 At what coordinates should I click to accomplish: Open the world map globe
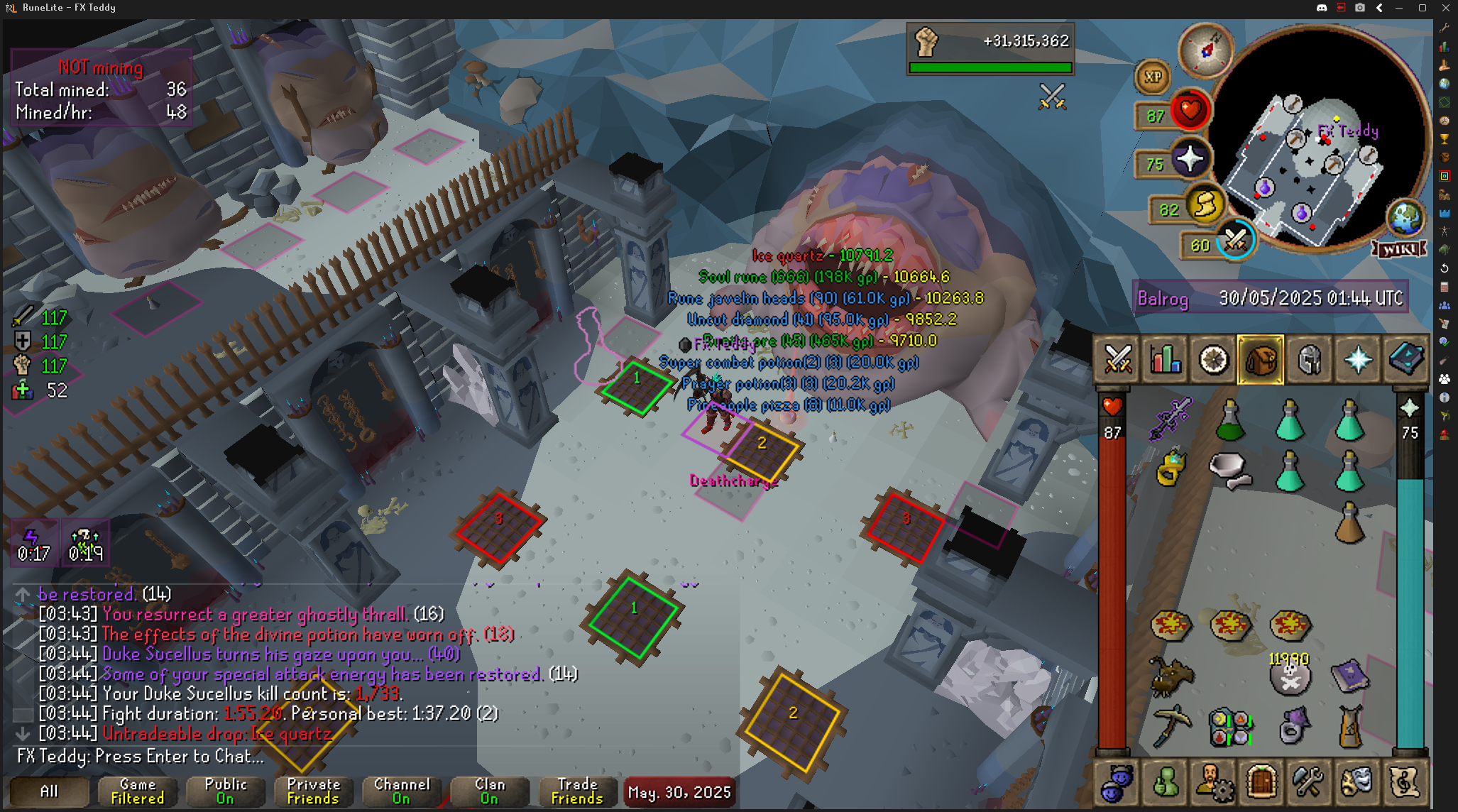pos(1405,219)
